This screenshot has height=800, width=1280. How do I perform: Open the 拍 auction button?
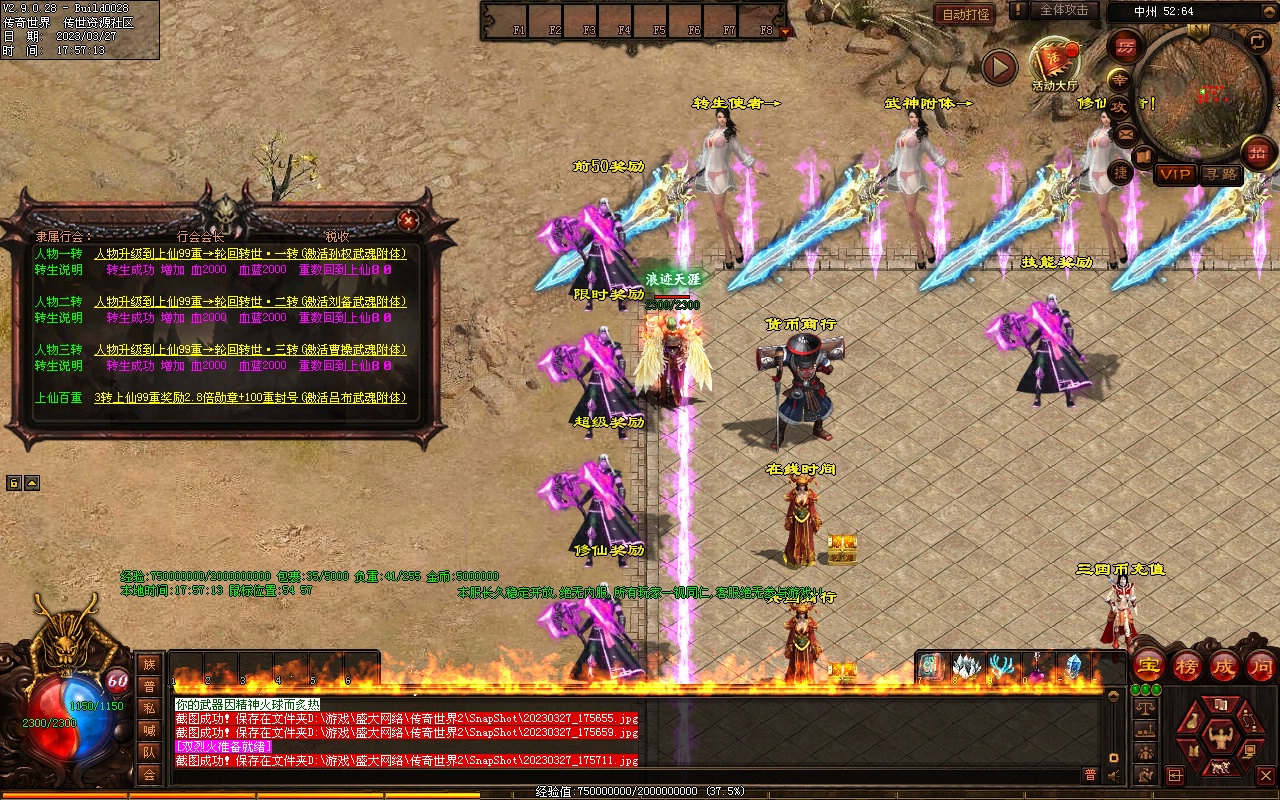click(1257, 153)
